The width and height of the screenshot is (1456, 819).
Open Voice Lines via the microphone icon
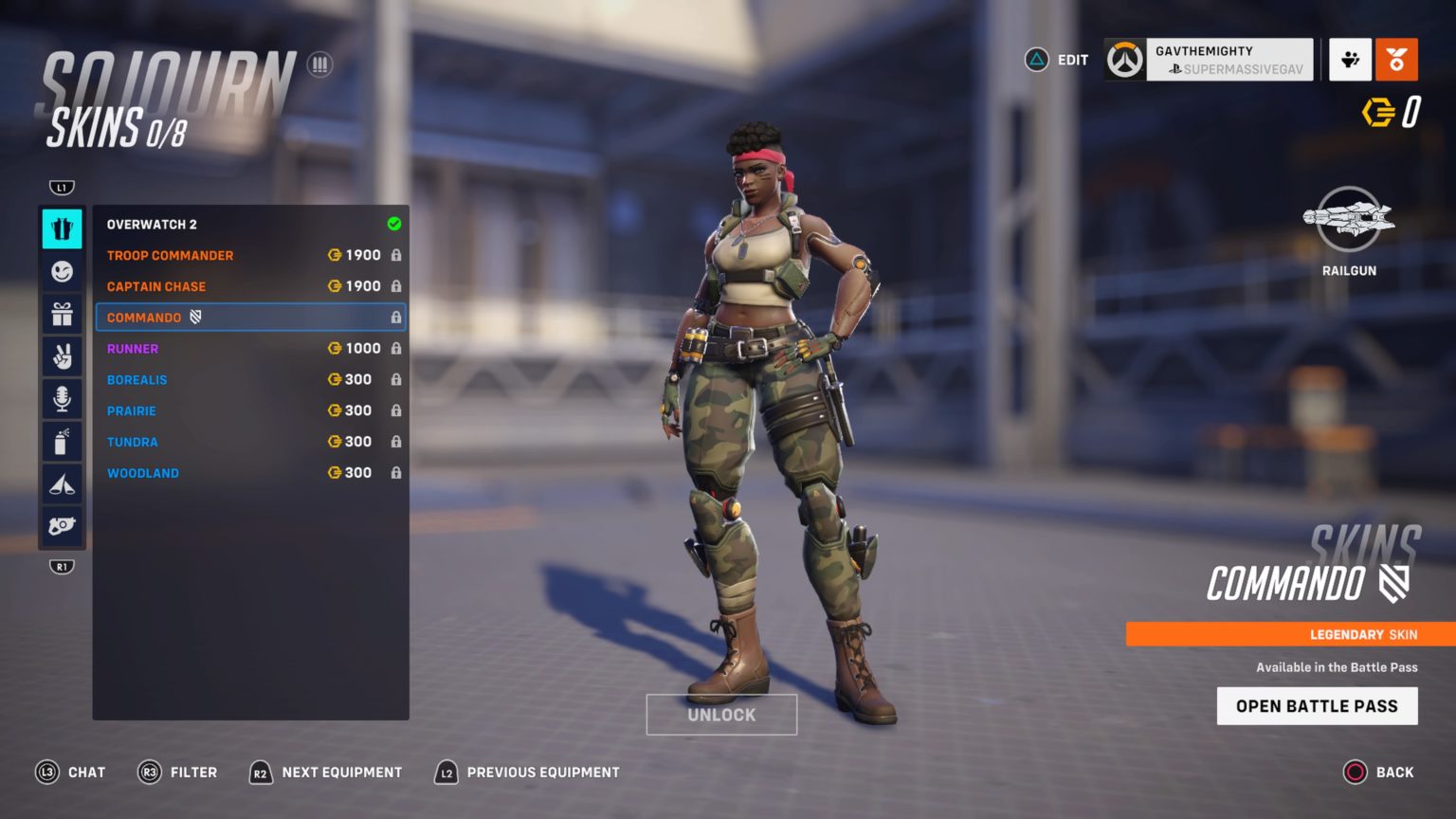(x=62, y=398)
